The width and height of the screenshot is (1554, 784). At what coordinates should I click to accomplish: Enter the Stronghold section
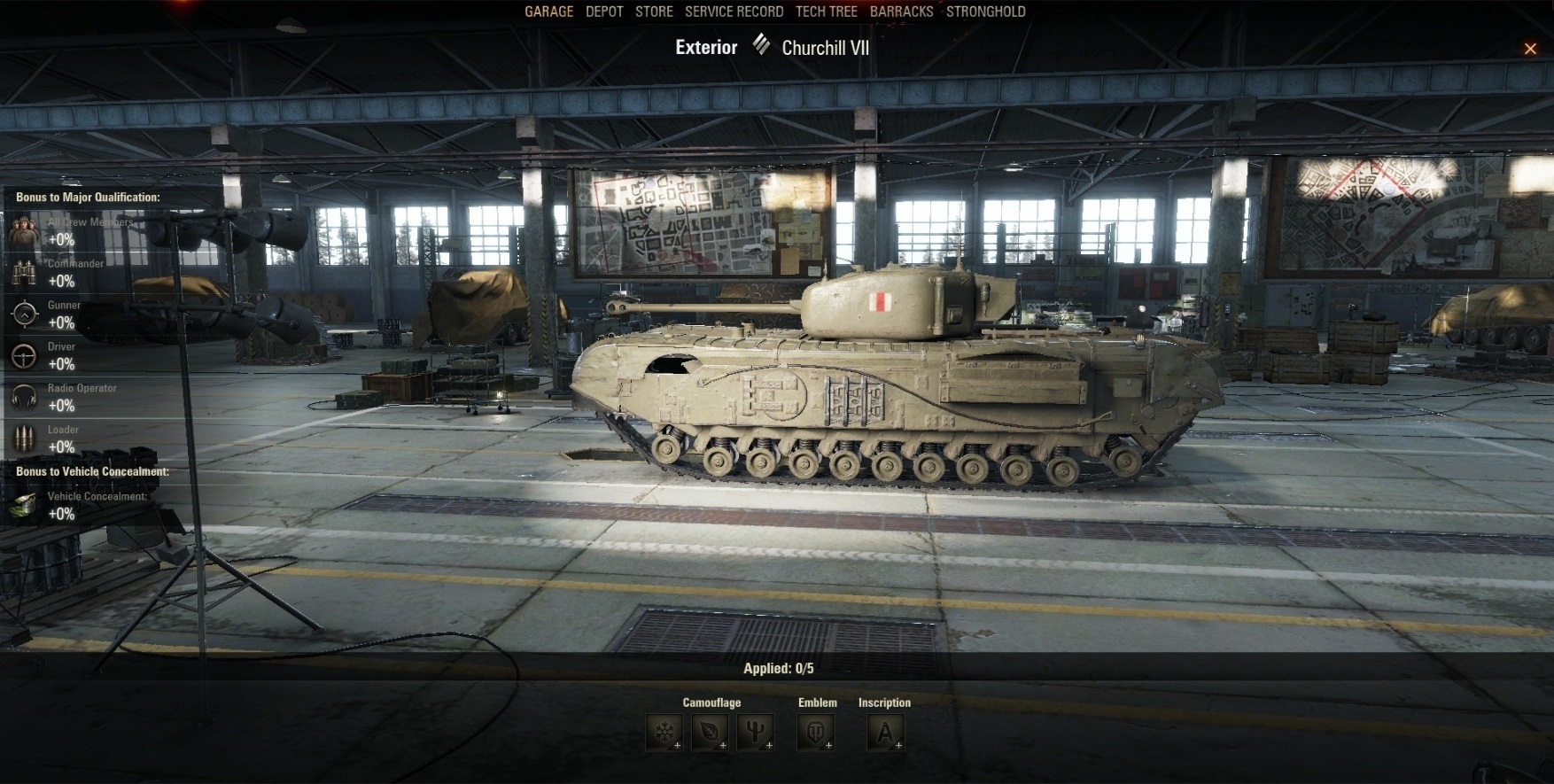tap(985, 12)
